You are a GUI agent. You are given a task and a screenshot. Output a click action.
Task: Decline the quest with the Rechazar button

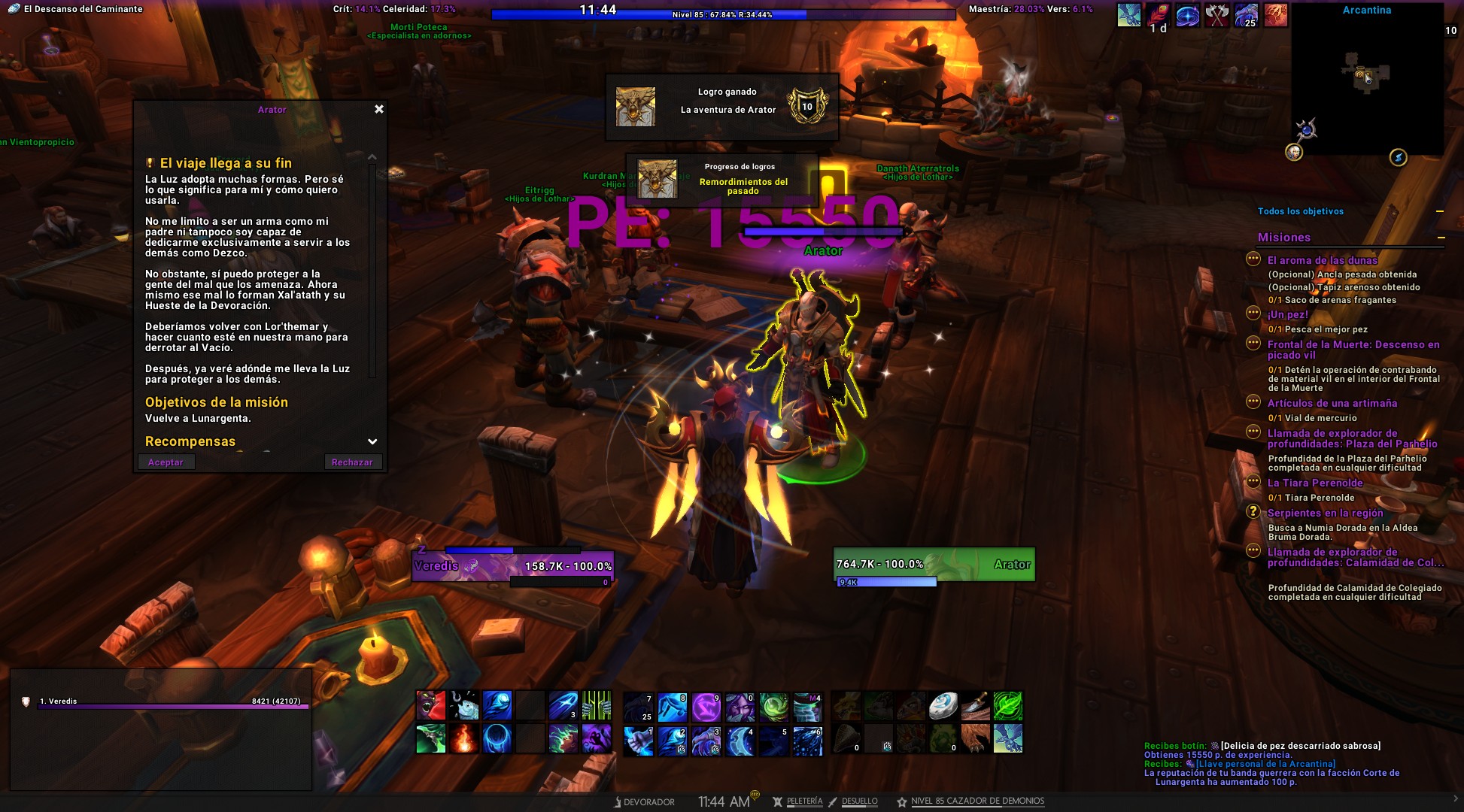tap(352, 462)
